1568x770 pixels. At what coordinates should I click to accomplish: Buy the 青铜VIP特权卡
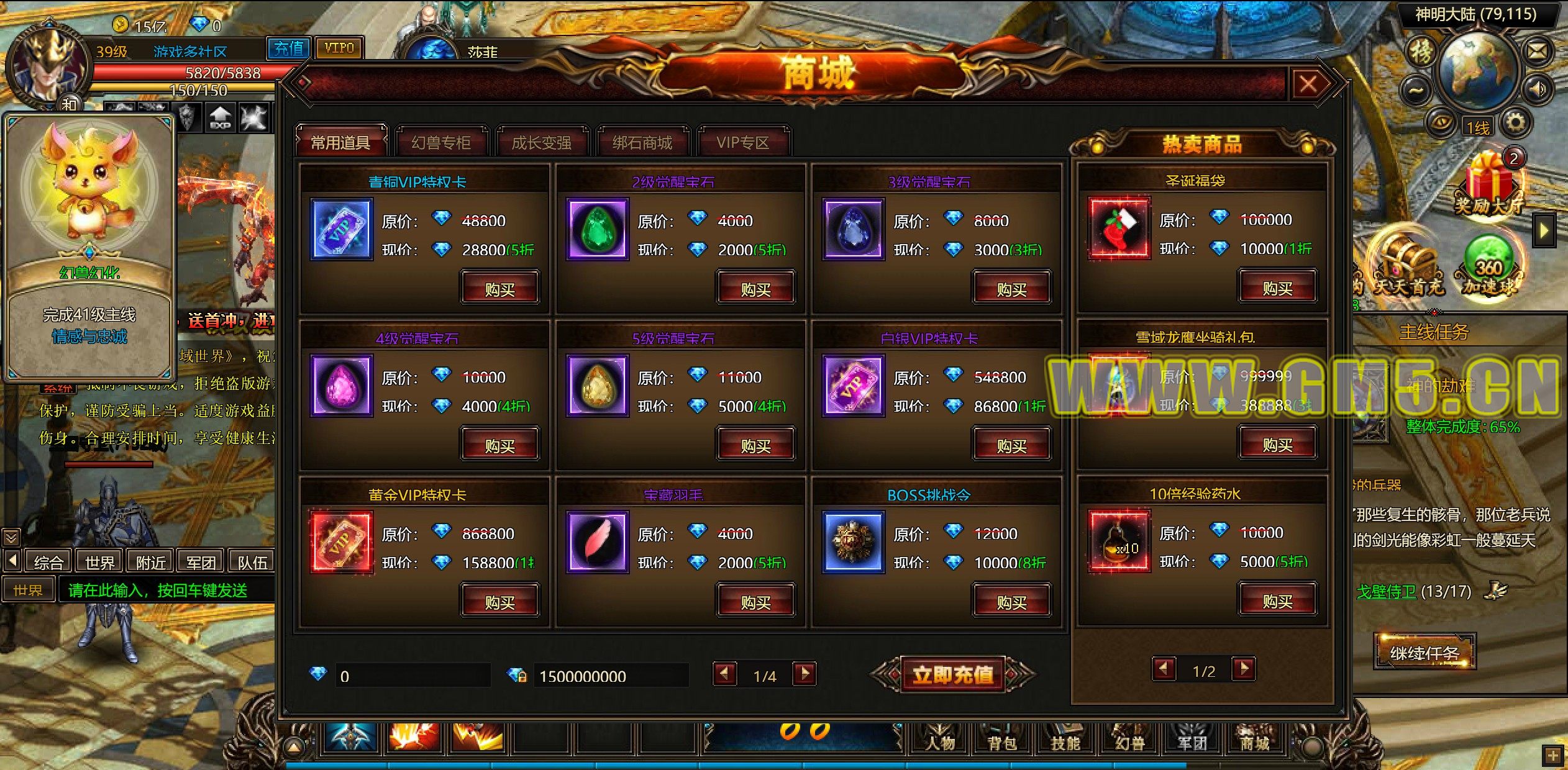pyautogui.click(x=499, y=289)
